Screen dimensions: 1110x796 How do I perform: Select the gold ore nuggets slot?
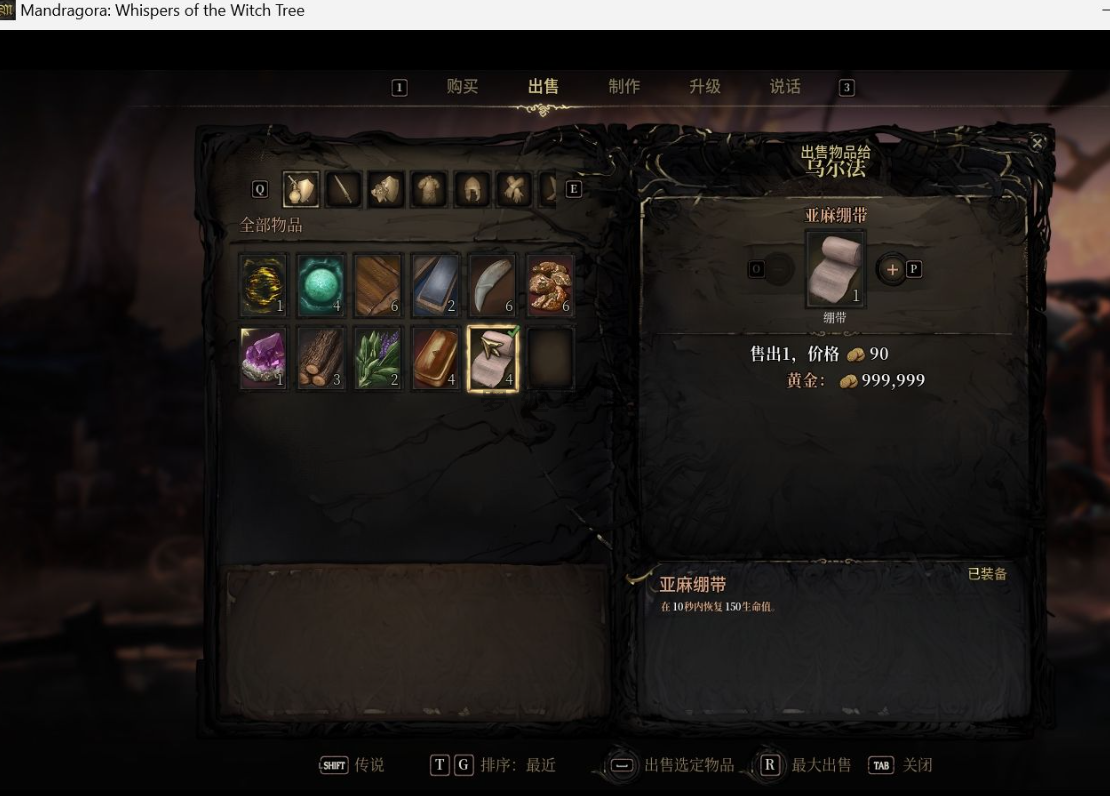pyautogui.click(x=551, y=284)
